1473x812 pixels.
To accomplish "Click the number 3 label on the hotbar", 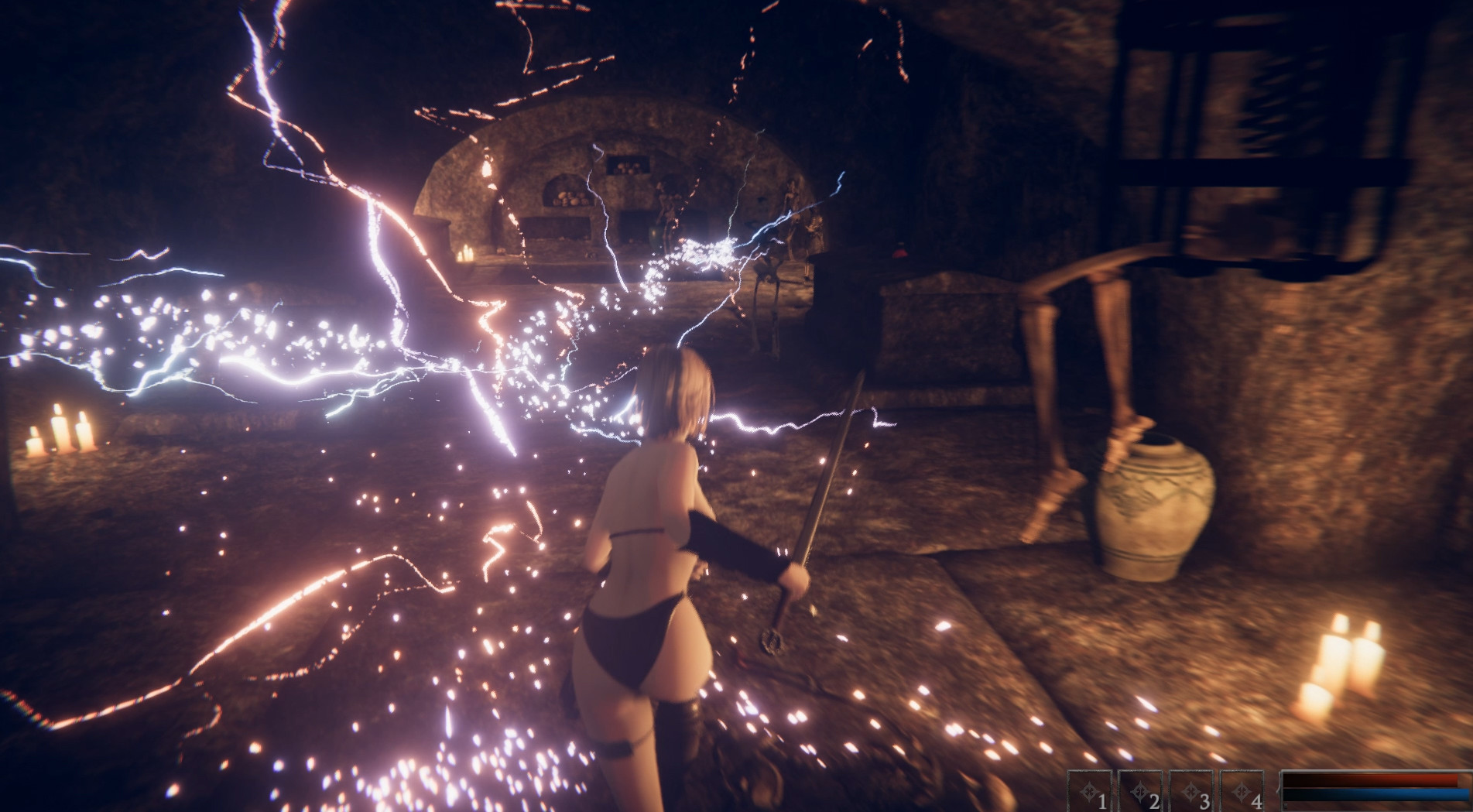I will tap(1205, 800).
